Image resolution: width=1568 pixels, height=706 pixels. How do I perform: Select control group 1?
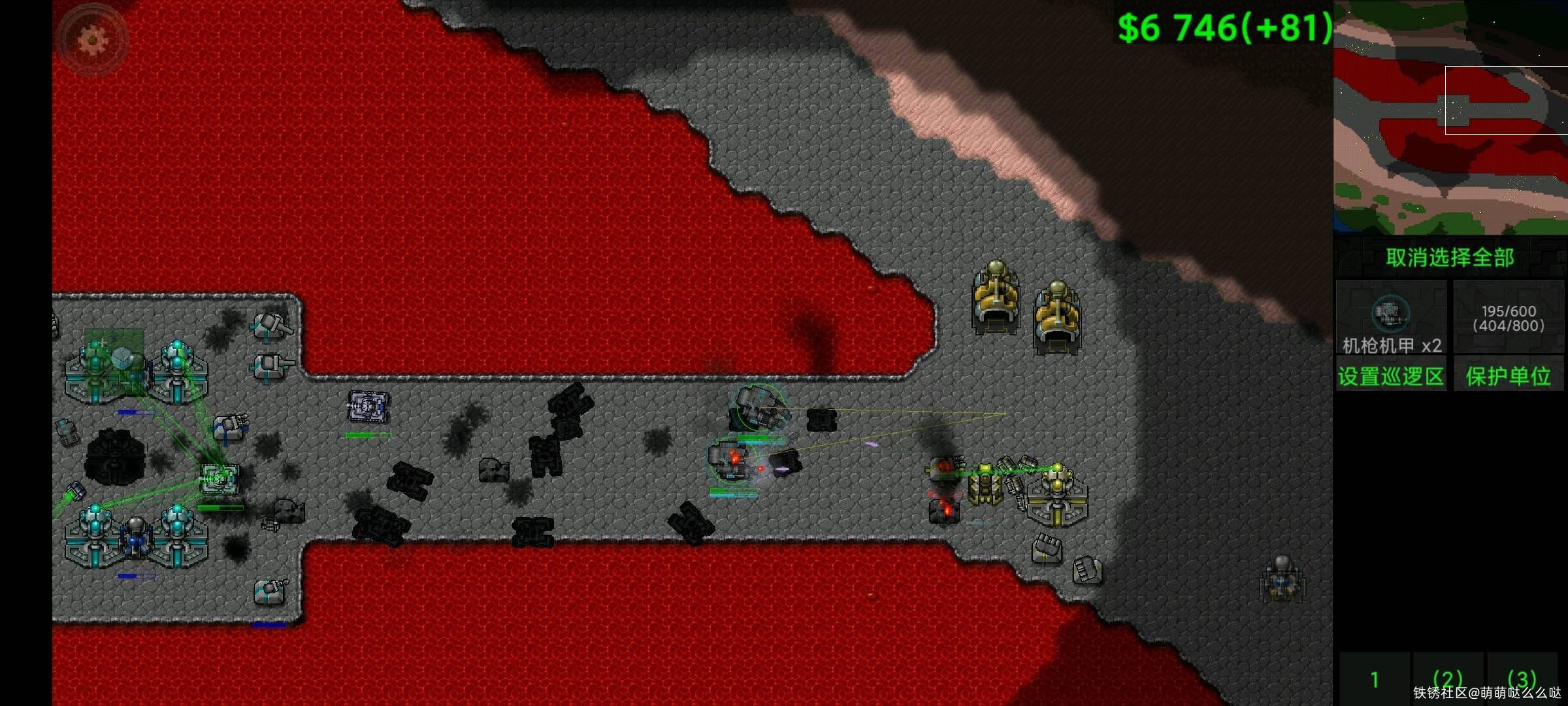point(1375,680)
